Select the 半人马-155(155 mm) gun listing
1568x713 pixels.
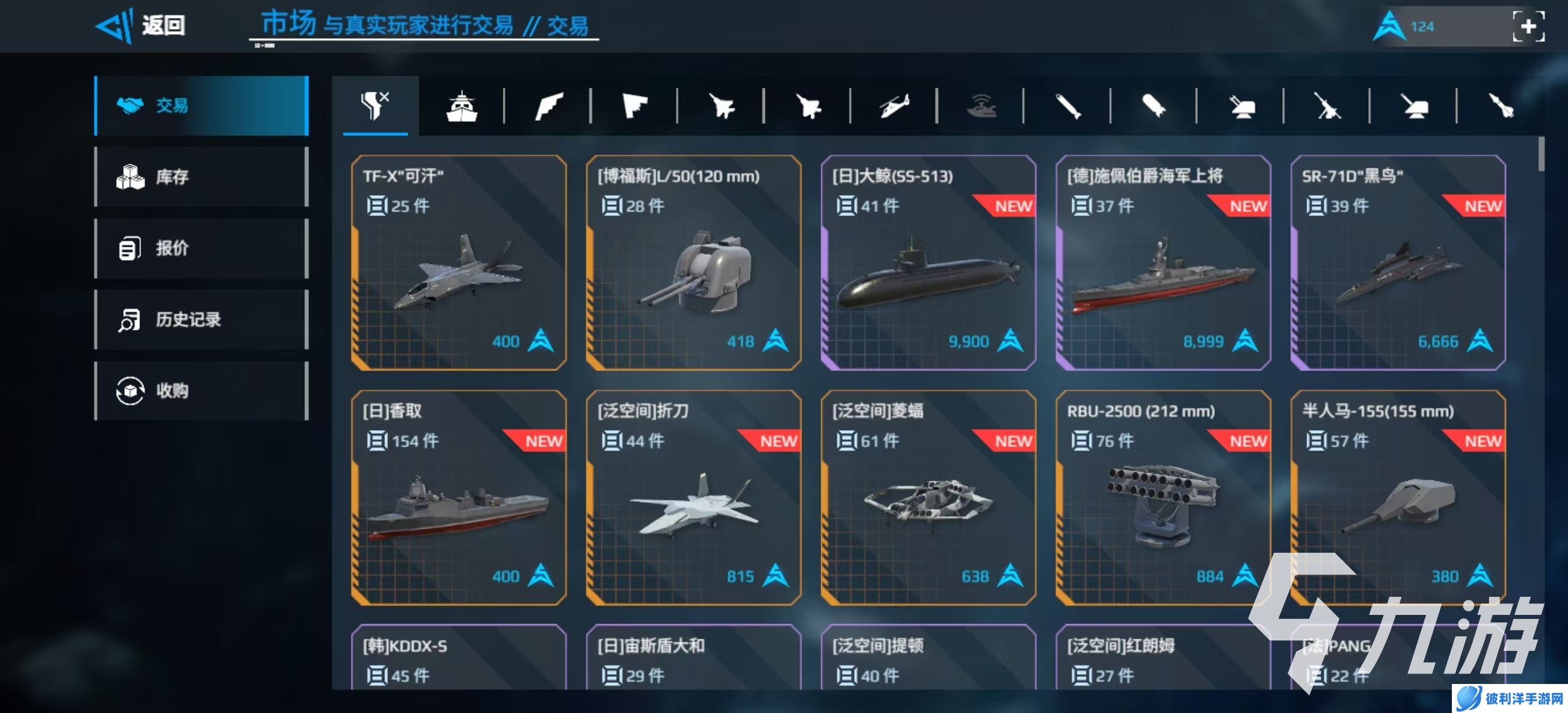pos(1398,498)
